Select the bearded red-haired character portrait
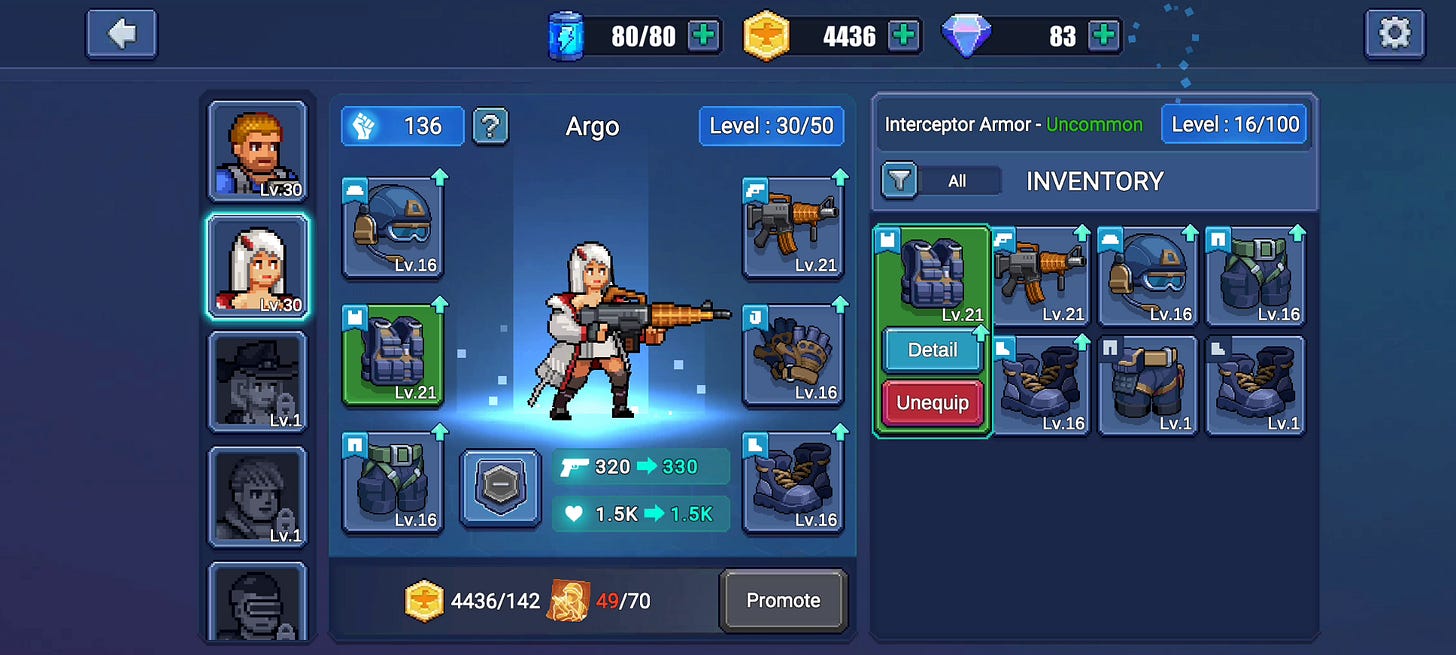 click(257, 151)
